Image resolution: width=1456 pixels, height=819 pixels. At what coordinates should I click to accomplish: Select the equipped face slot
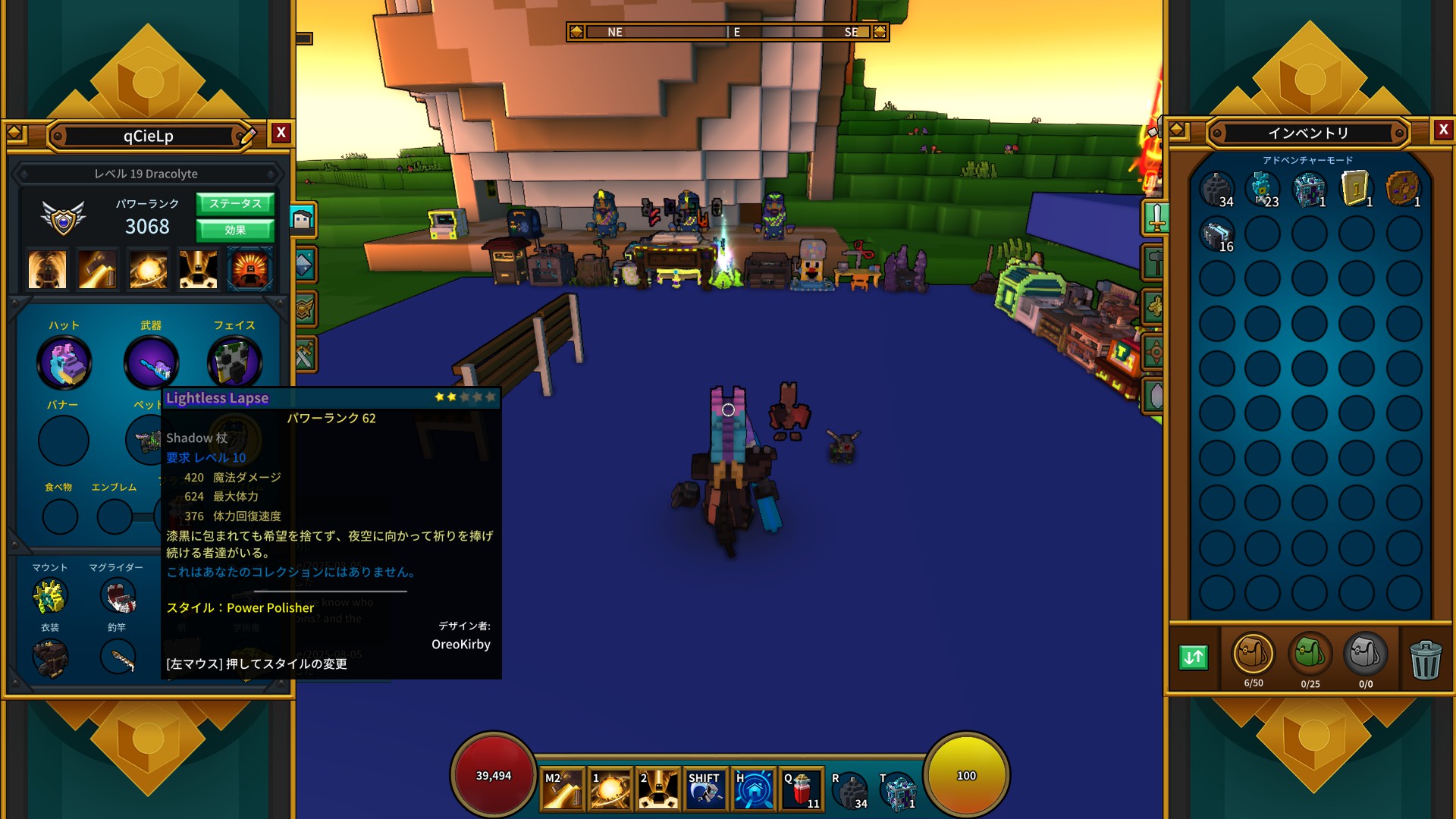coord(234,362)
